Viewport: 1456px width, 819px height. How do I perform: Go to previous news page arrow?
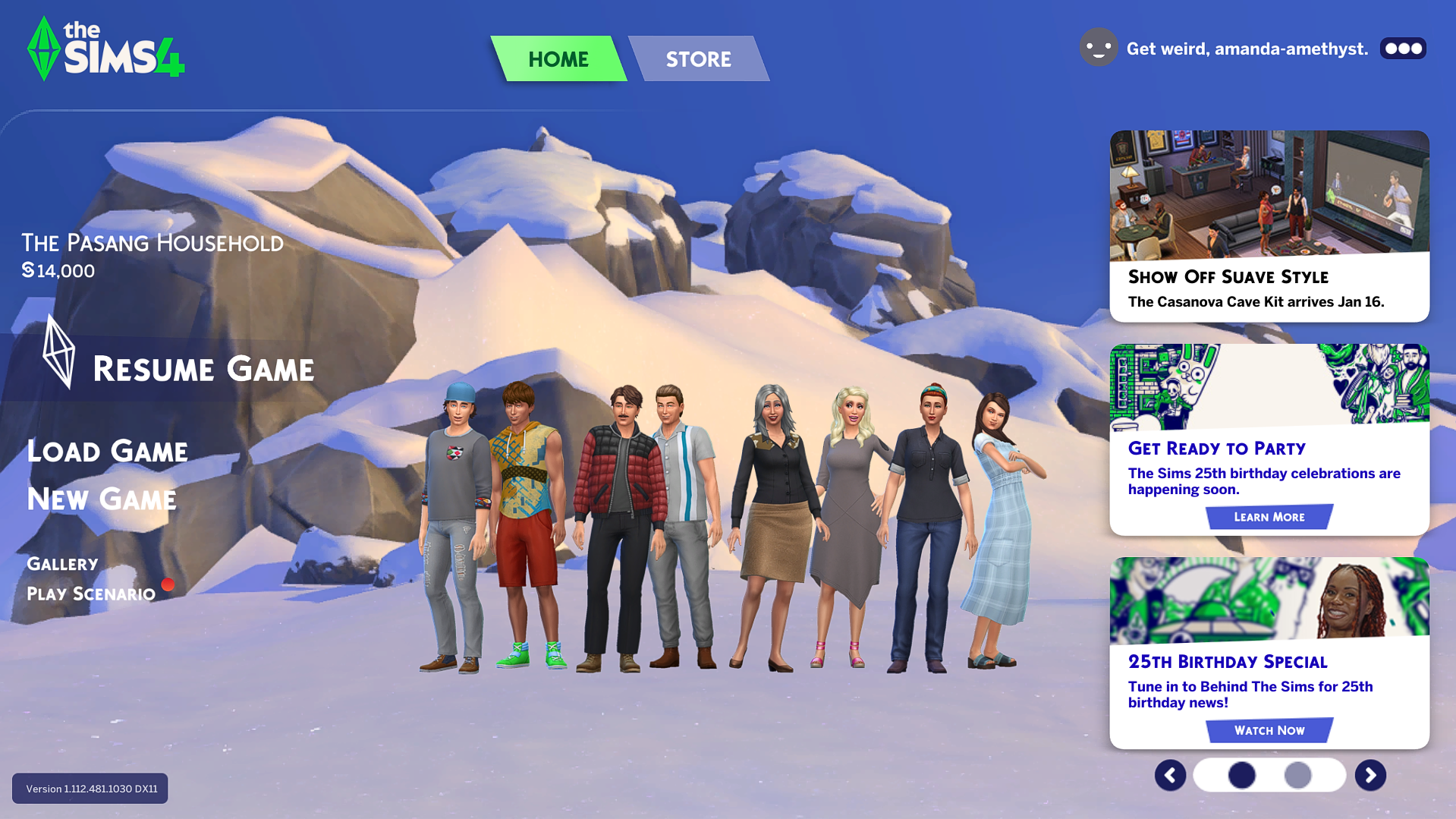(x=1170, y=775)
